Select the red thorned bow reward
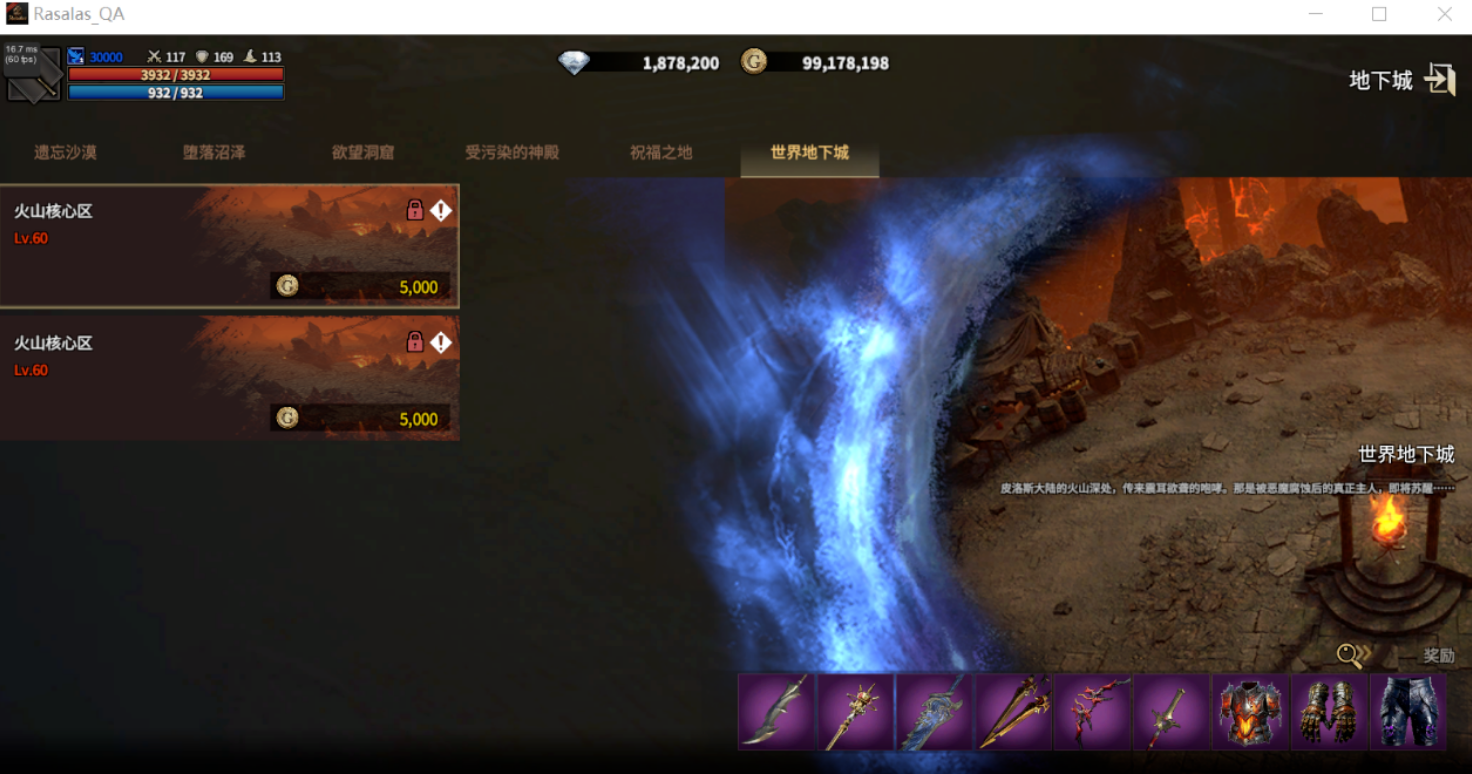 tap(1093, 711)
